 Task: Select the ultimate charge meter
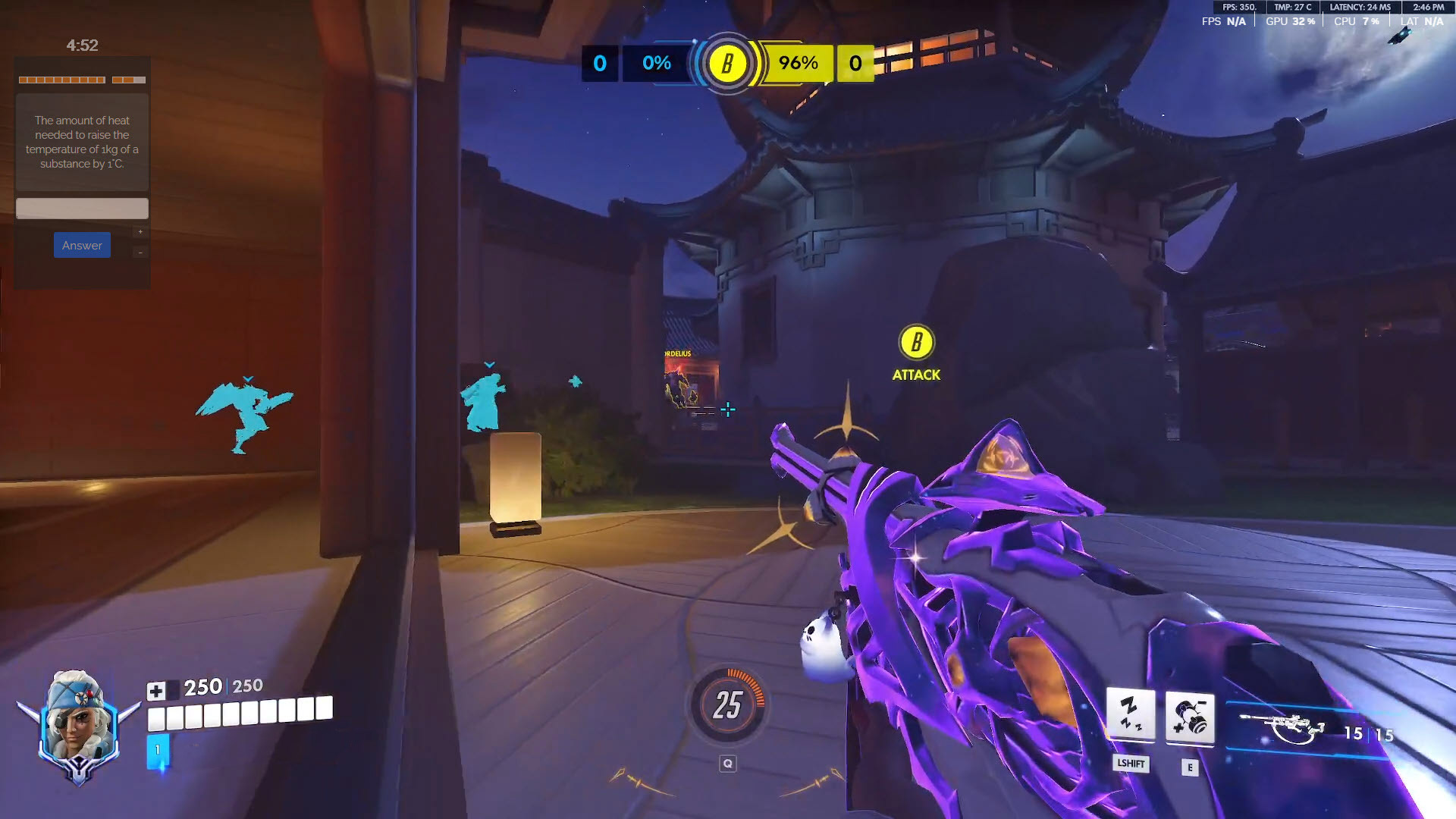[727, 705]
